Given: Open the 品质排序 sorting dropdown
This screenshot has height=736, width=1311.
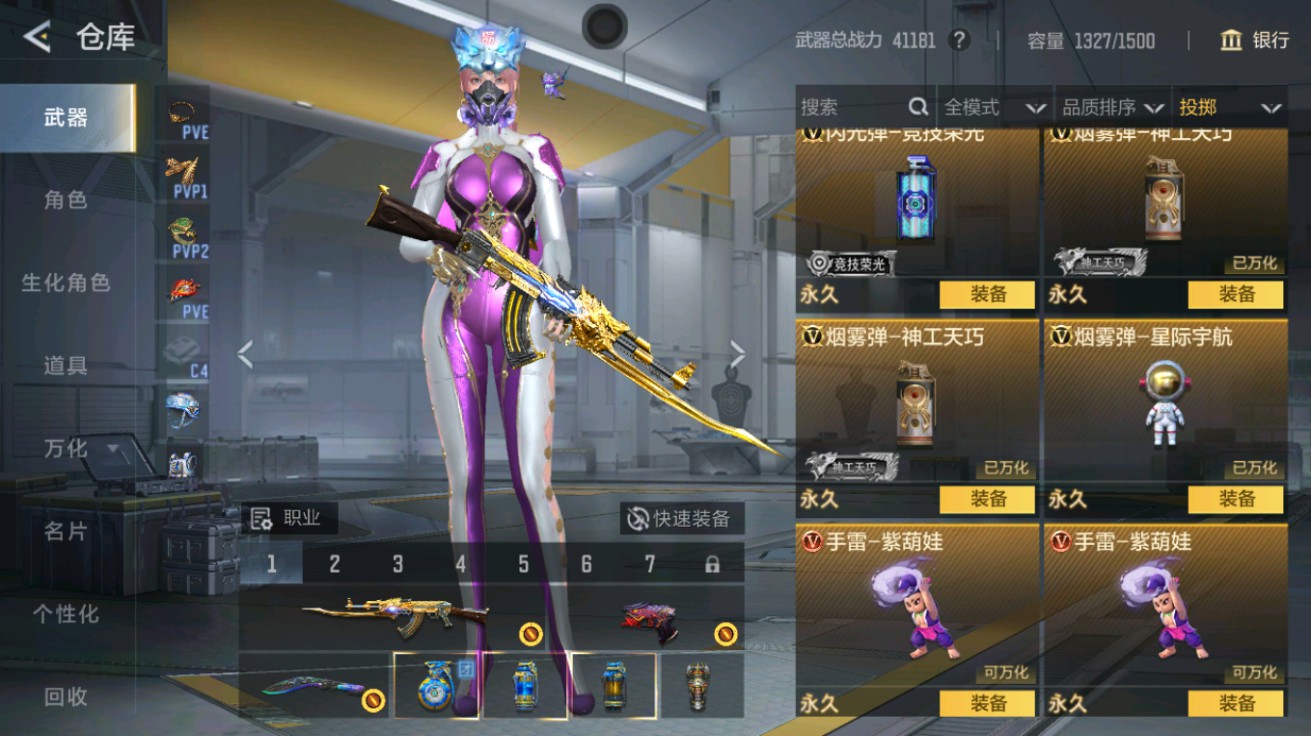Looking at the screenshot, I should coord(1113,107).
